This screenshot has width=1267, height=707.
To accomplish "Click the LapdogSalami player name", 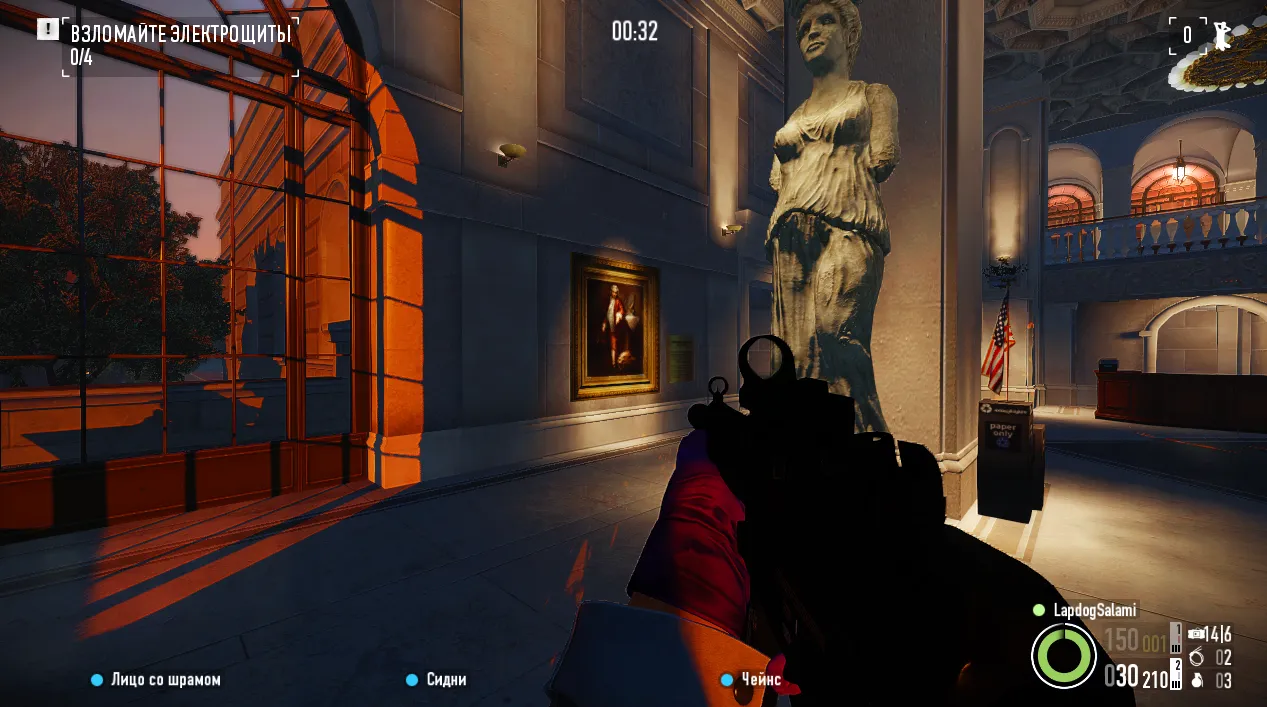I will tap(1094, 610).
